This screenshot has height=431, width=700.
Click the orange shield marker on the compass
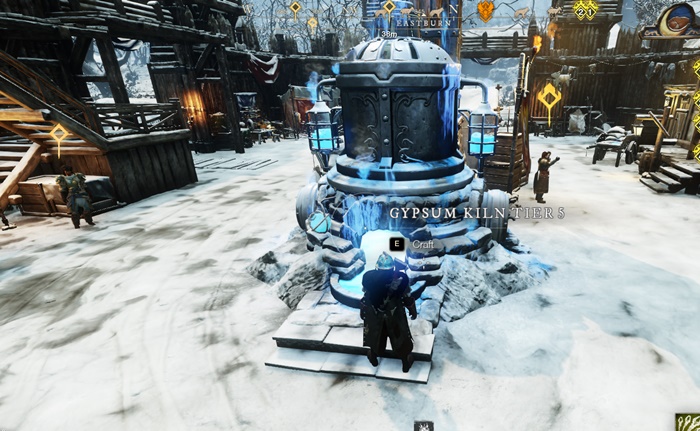pyautogui.click(x=485, y=11)
